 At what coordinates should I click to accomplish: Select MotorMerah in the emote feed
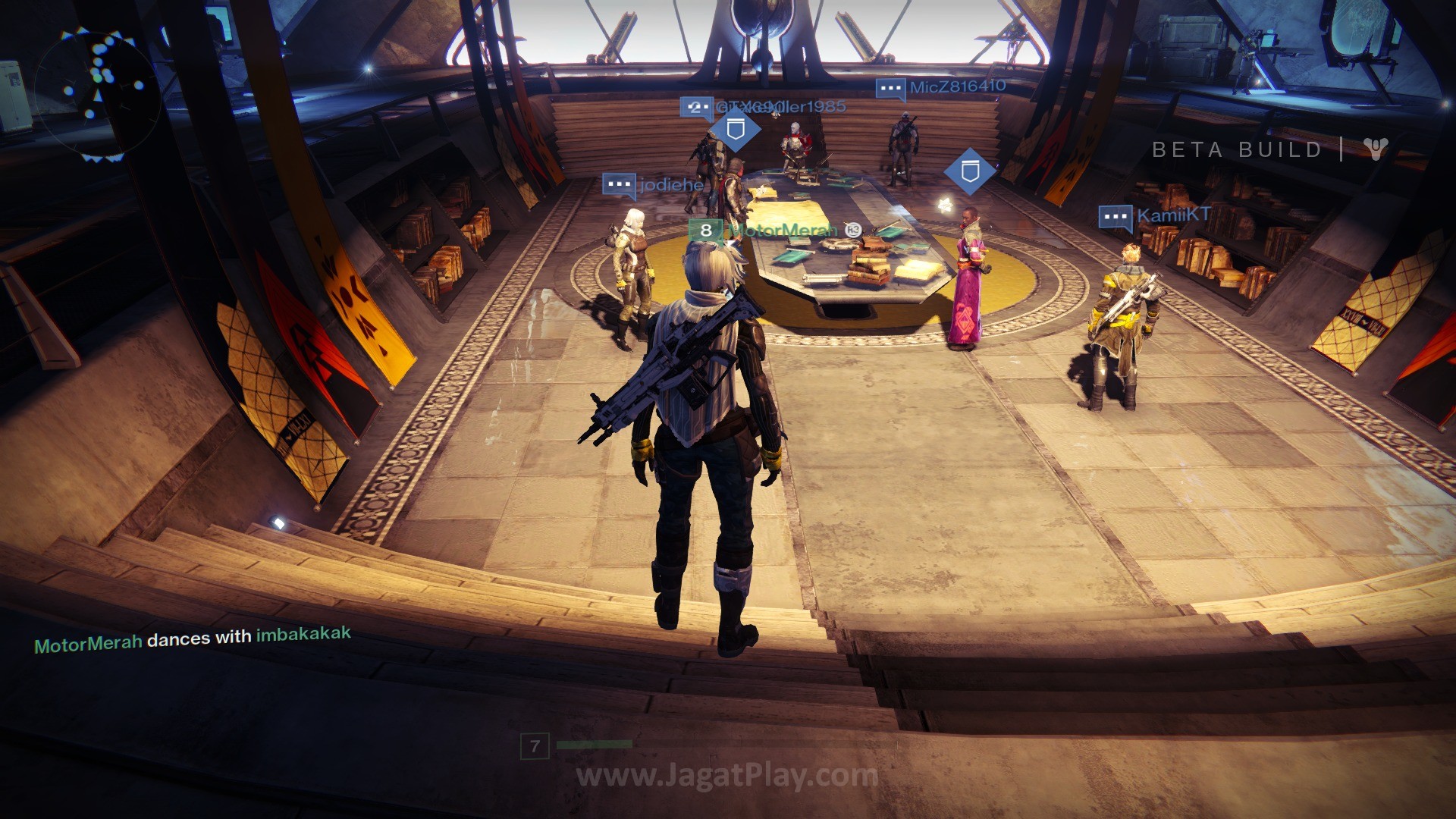click(88, 645)
